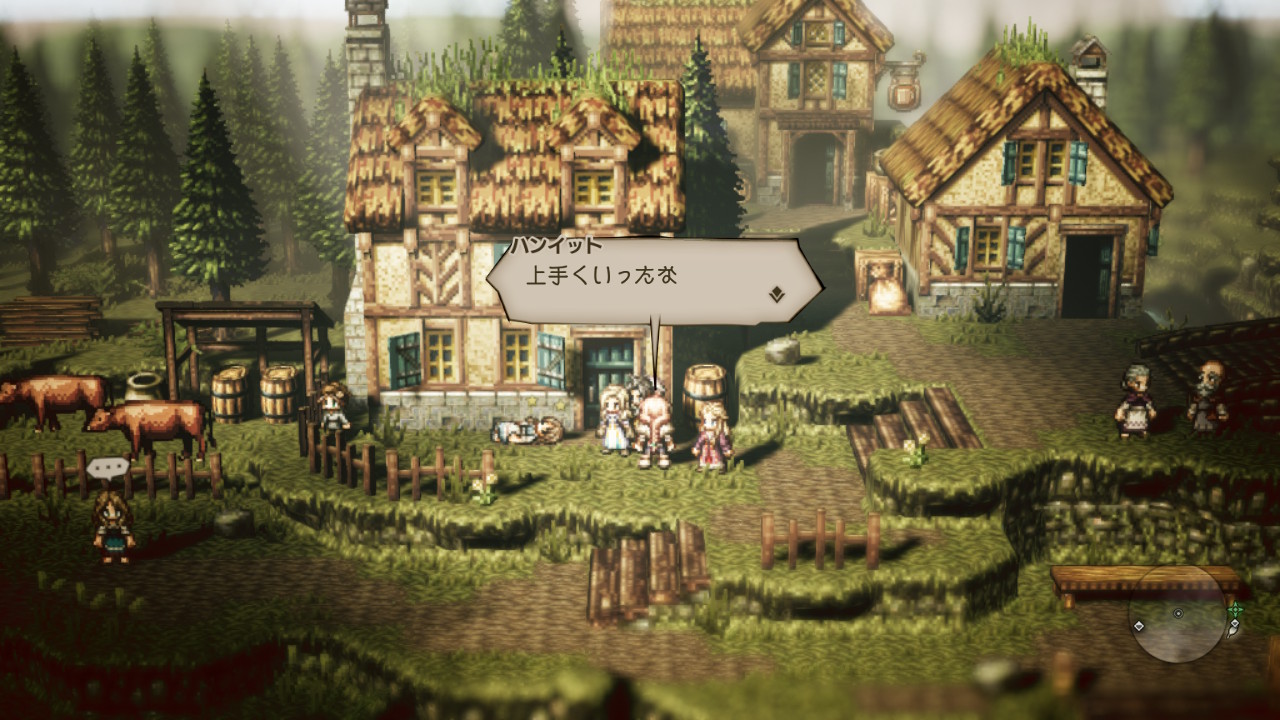This screenshot has height=720, width=1280.
Task: Advance dialogue with the diamond continue arrow
Action: (776, 294)
